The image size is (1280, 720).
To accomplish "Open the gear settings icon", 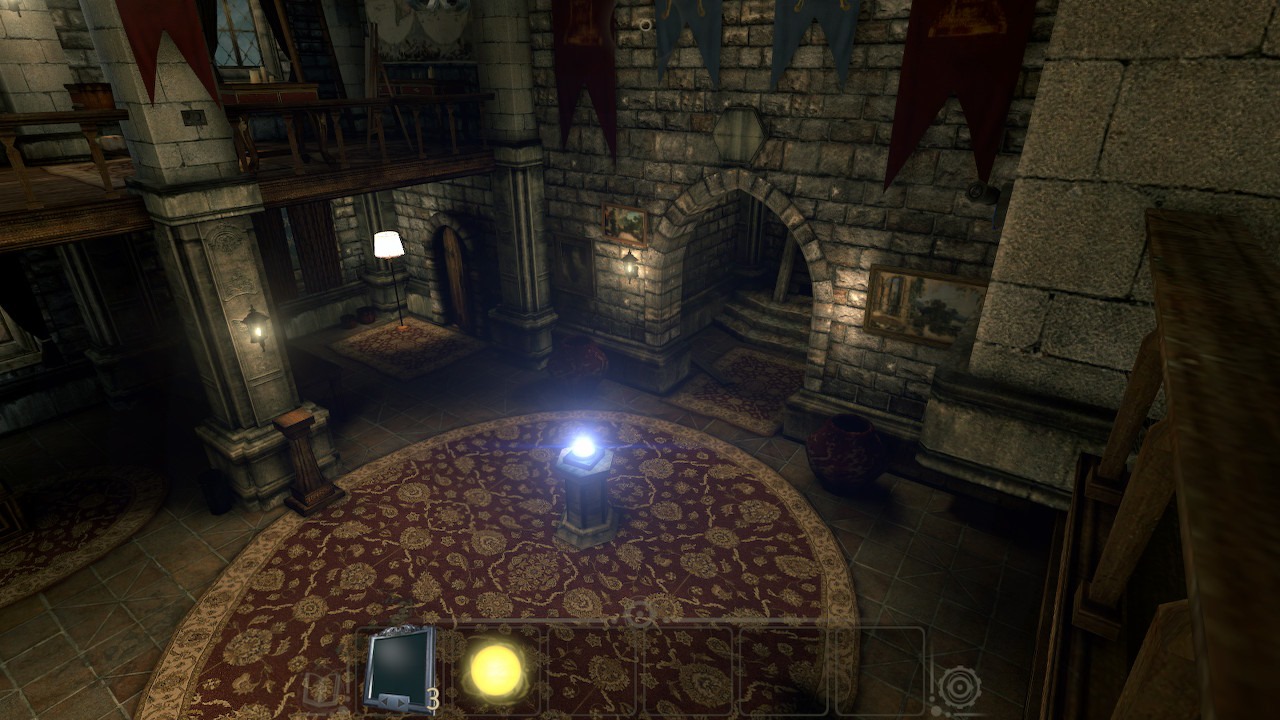I will [x=958, y=687].
